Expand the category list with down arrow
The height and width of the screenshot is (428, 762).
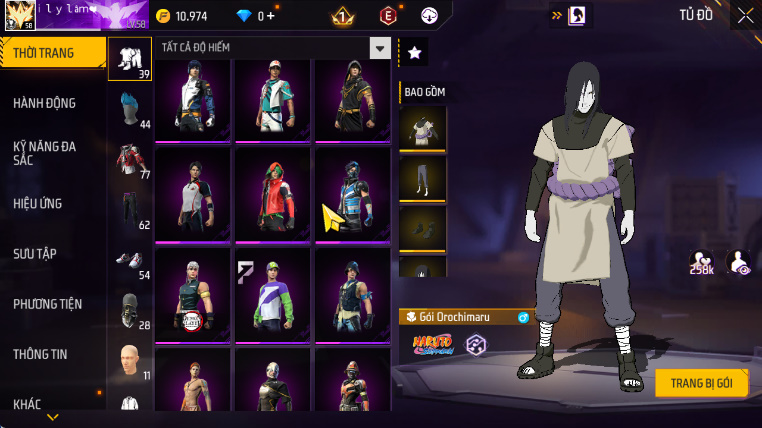[x=53, y=417]
